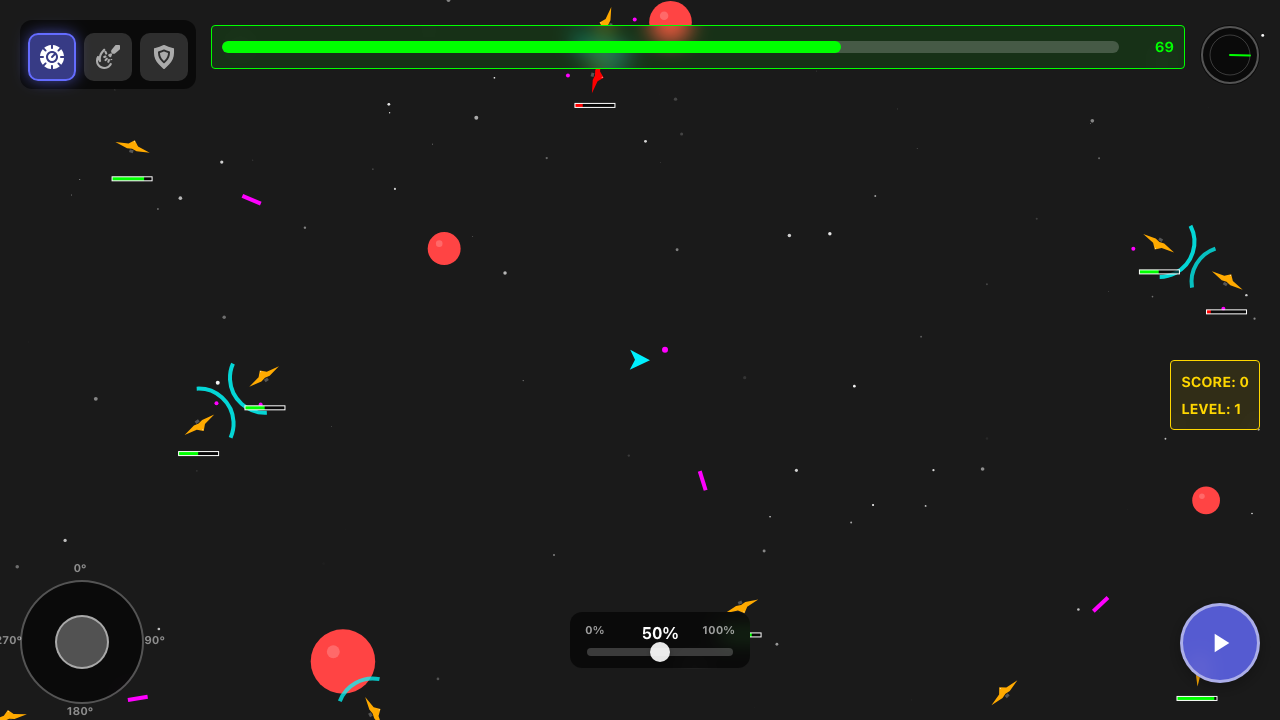Click the large red asteroid at the bottom

click(343, 661)
